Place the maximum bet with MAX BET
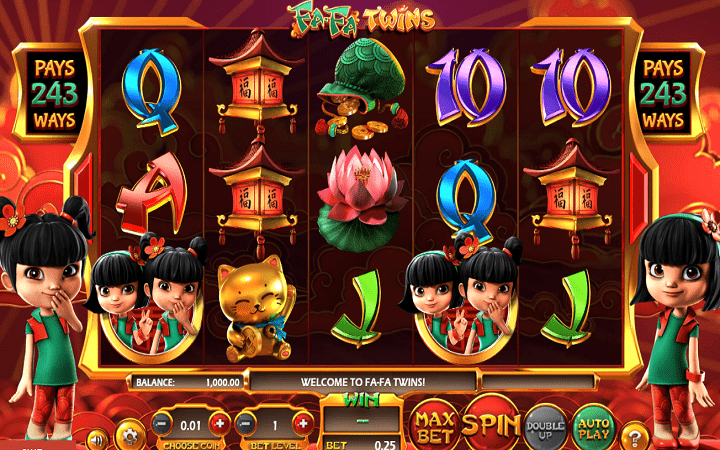 [434, 424]
